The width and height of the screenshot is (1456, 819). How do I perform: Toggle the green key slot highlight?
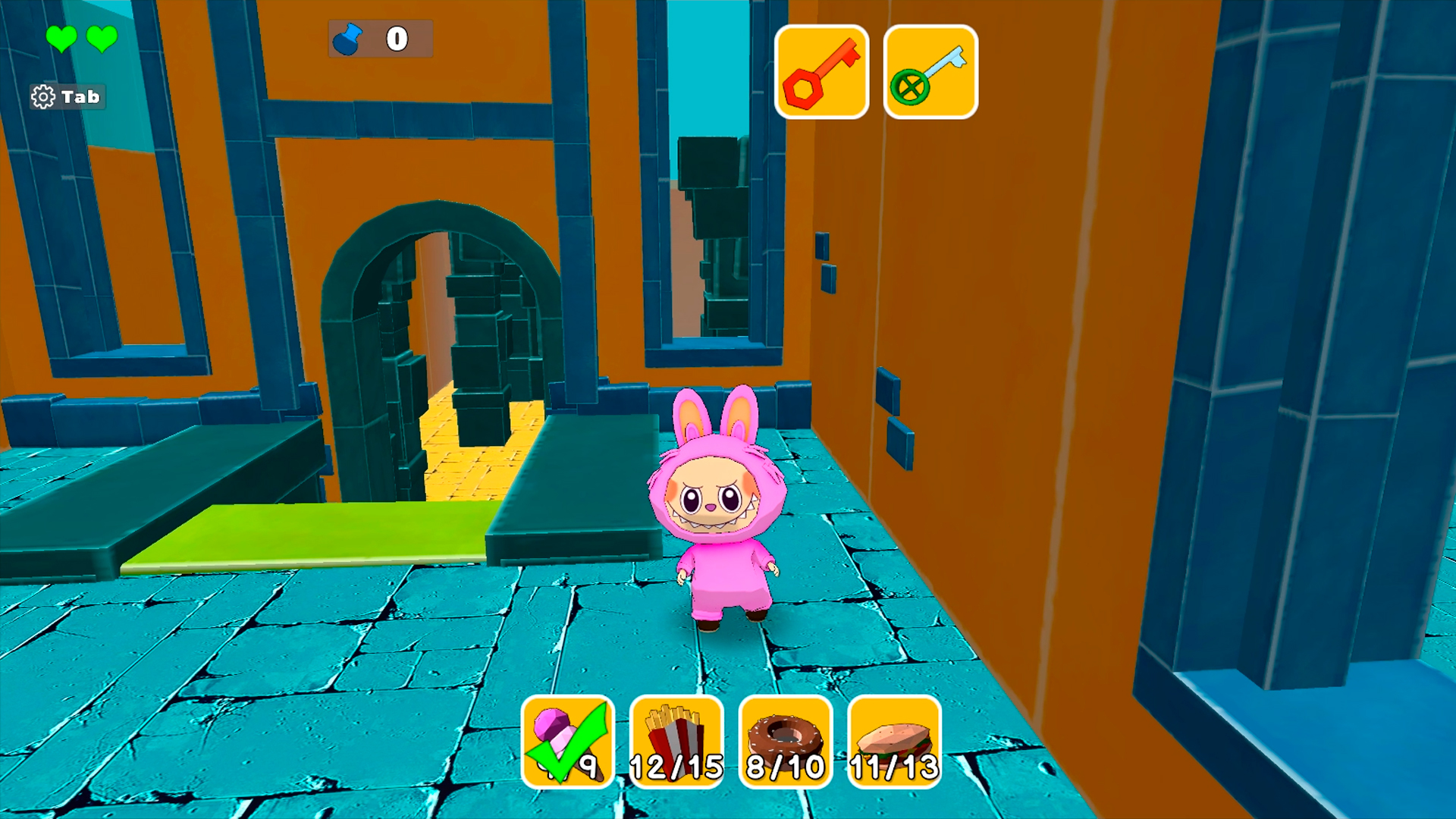point(930,71)
